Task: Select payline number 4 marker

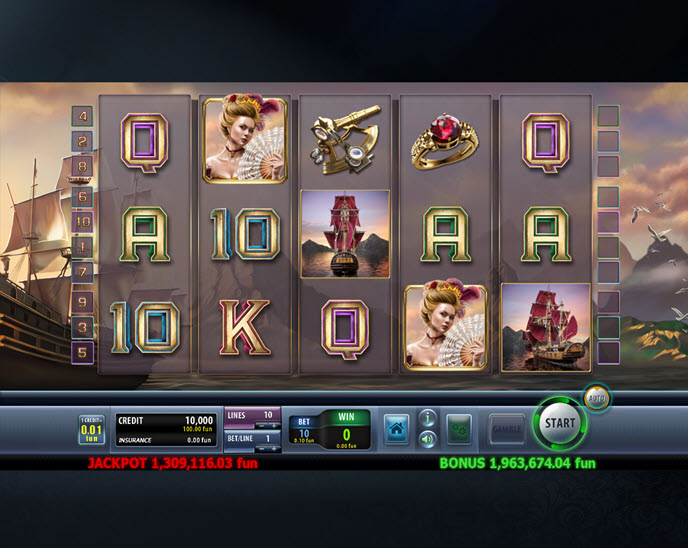Action: [83, 116]
